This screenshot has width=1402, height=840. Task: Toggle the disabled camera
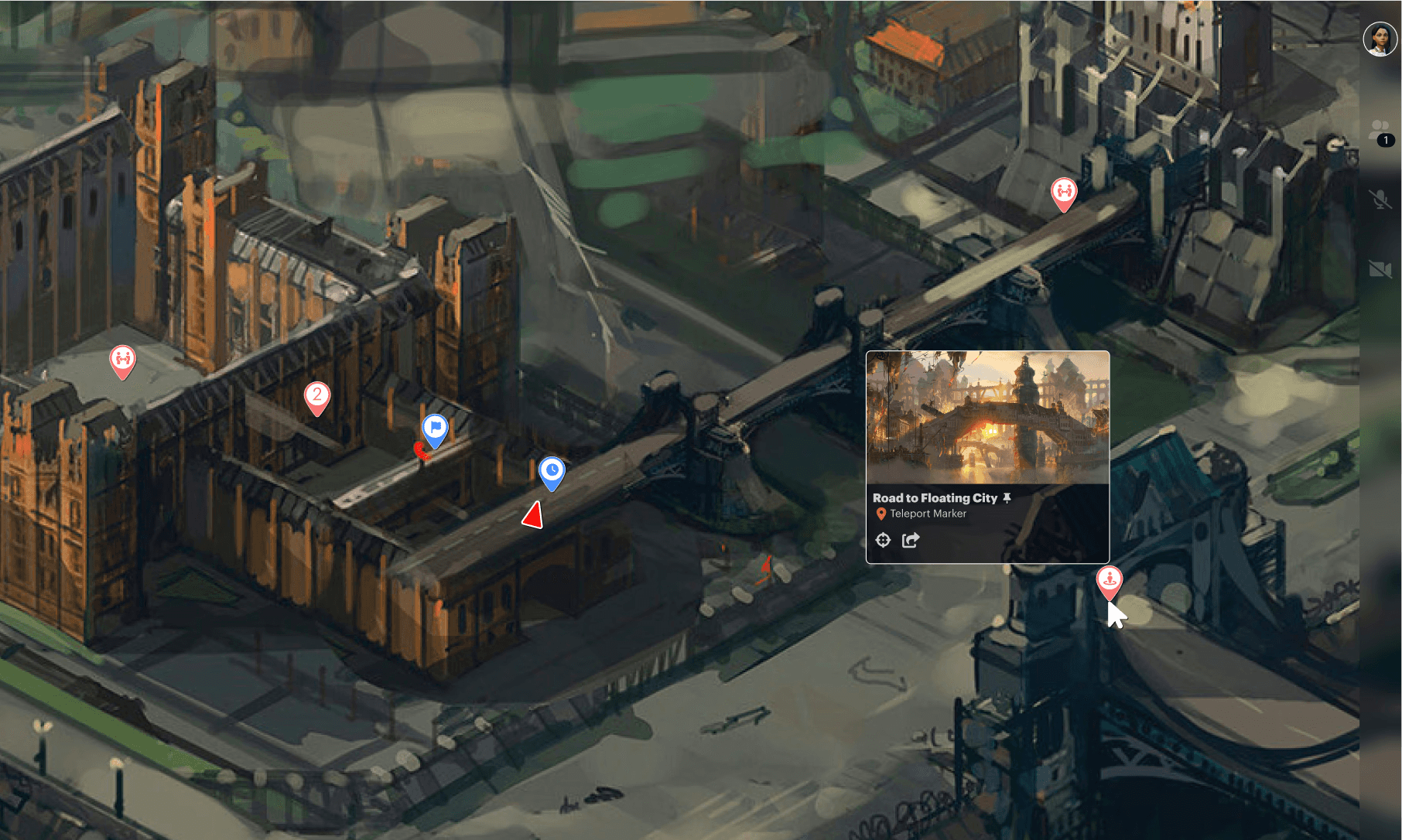(x=1380, y=268)
